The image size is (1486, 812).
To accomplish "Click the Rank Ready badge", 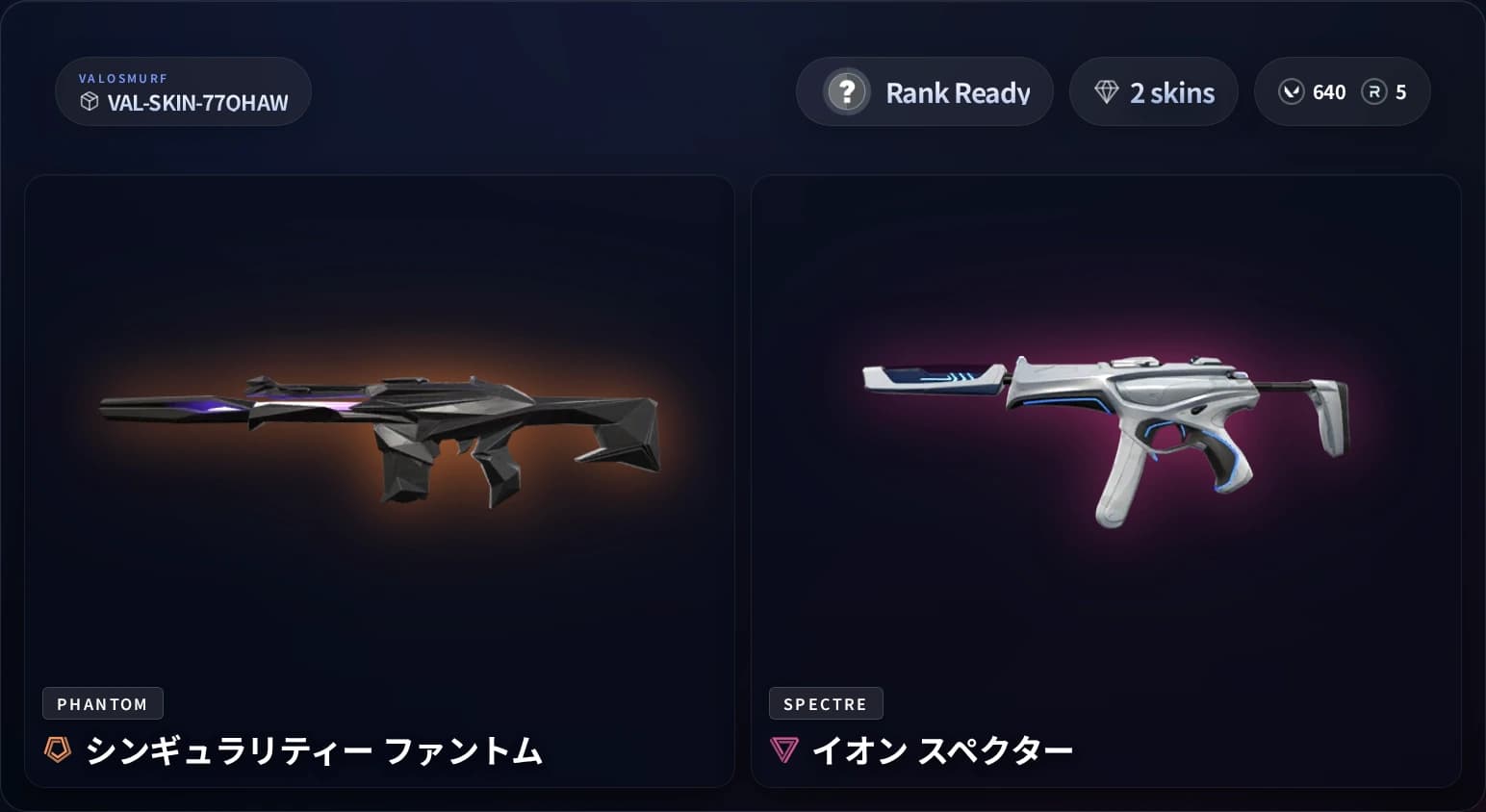I will pos(924,91).
